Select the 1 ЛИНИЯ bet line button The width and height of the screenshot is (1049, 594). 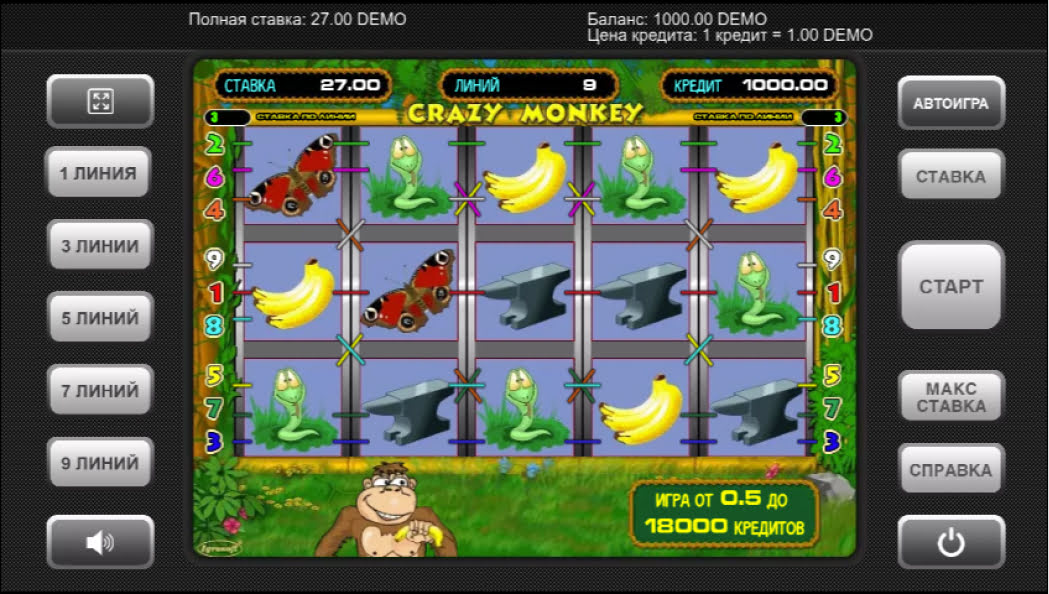99,173
